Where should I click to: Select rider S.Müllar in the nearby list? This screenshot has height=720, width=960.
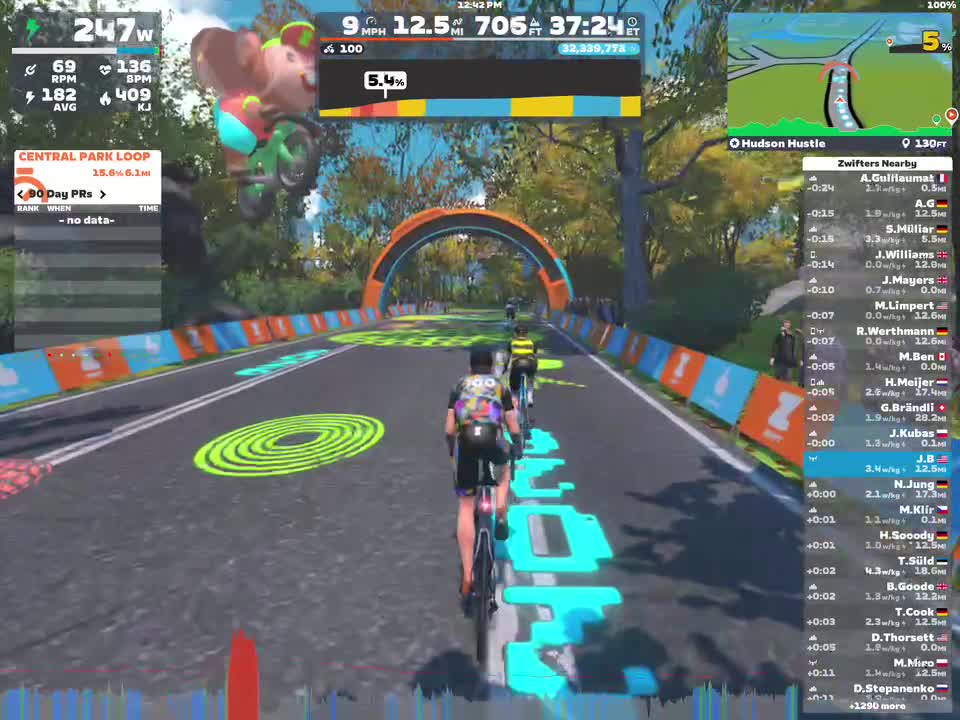(x=877, y=234)
